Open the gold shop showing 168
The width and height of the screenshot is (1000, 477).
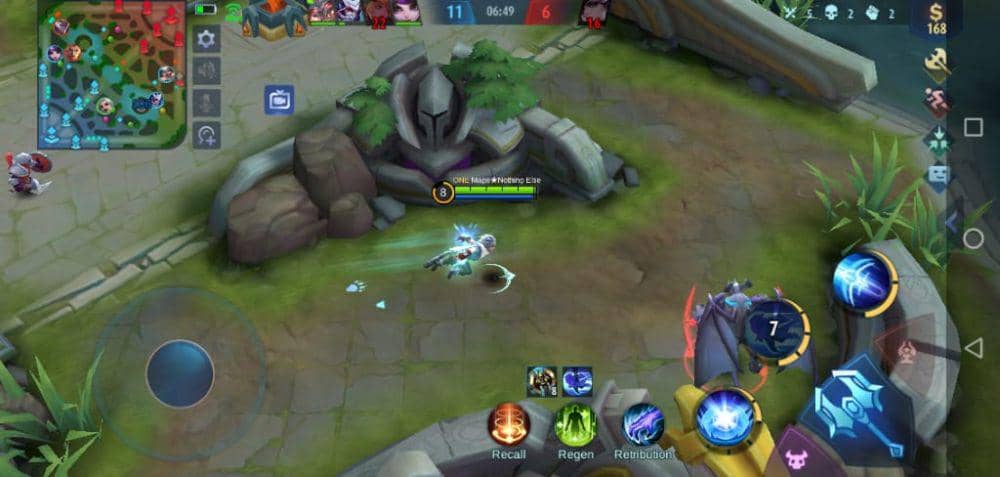click(x=936, y=20)
